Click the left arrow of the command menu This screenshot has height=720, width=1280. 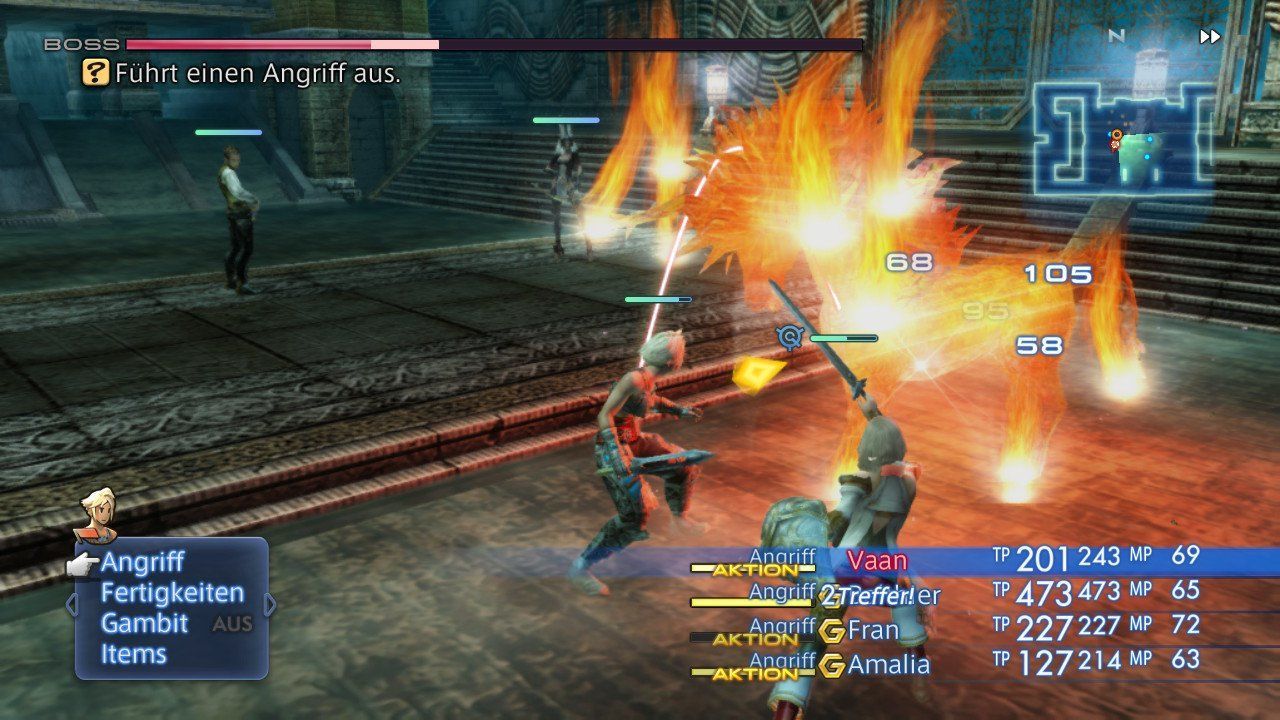pos(71,605)
